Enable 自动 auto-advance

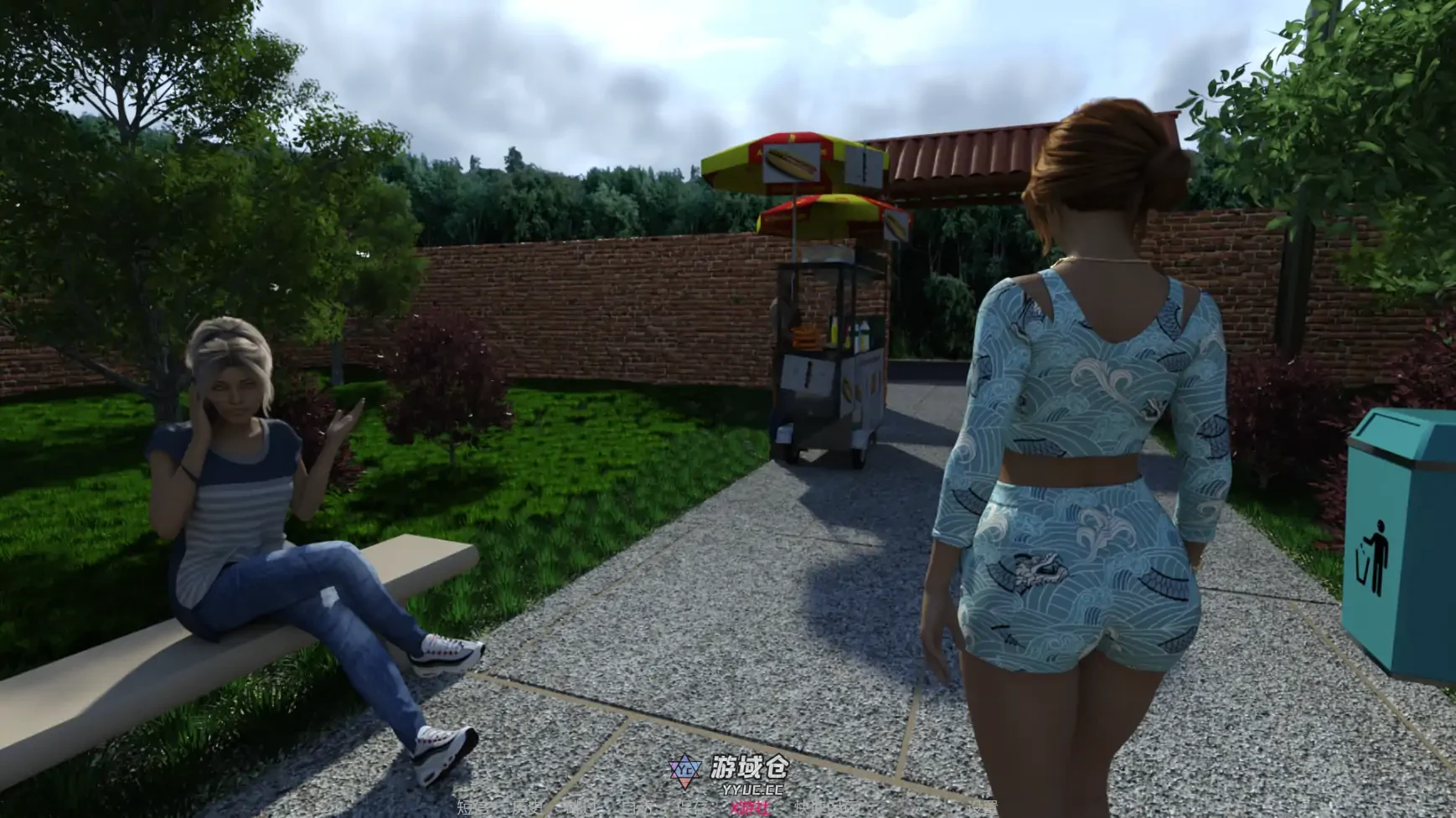(x=635, y=808)
